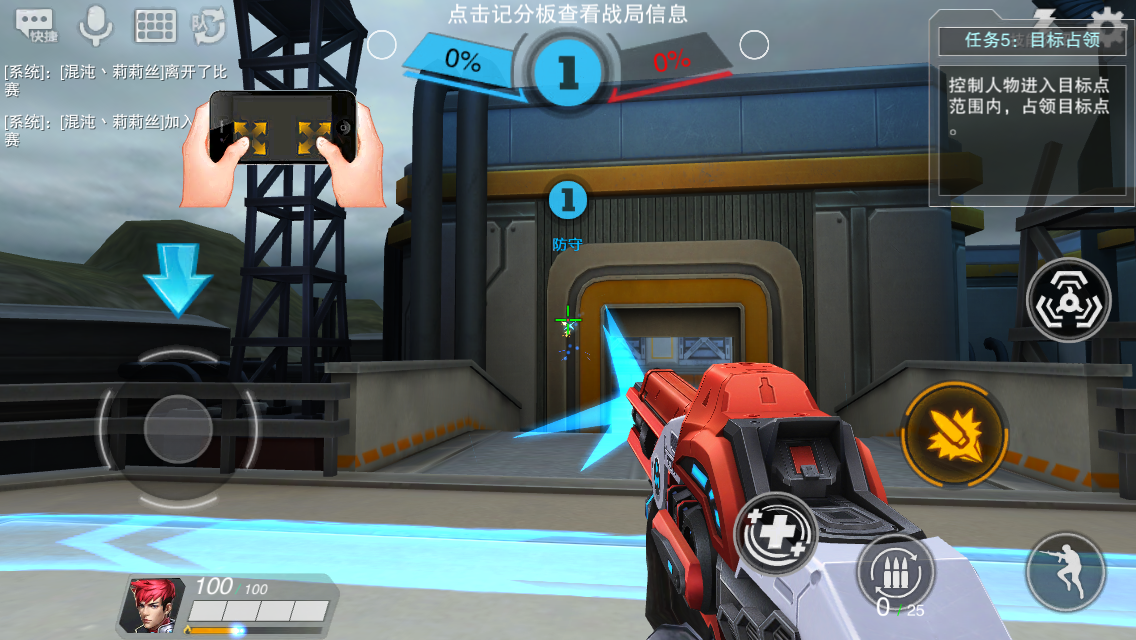Tap the virtual movement joystick
The height and width of the screenshot is (640, 1136).
pyautogui.click(x=177, y=430)
